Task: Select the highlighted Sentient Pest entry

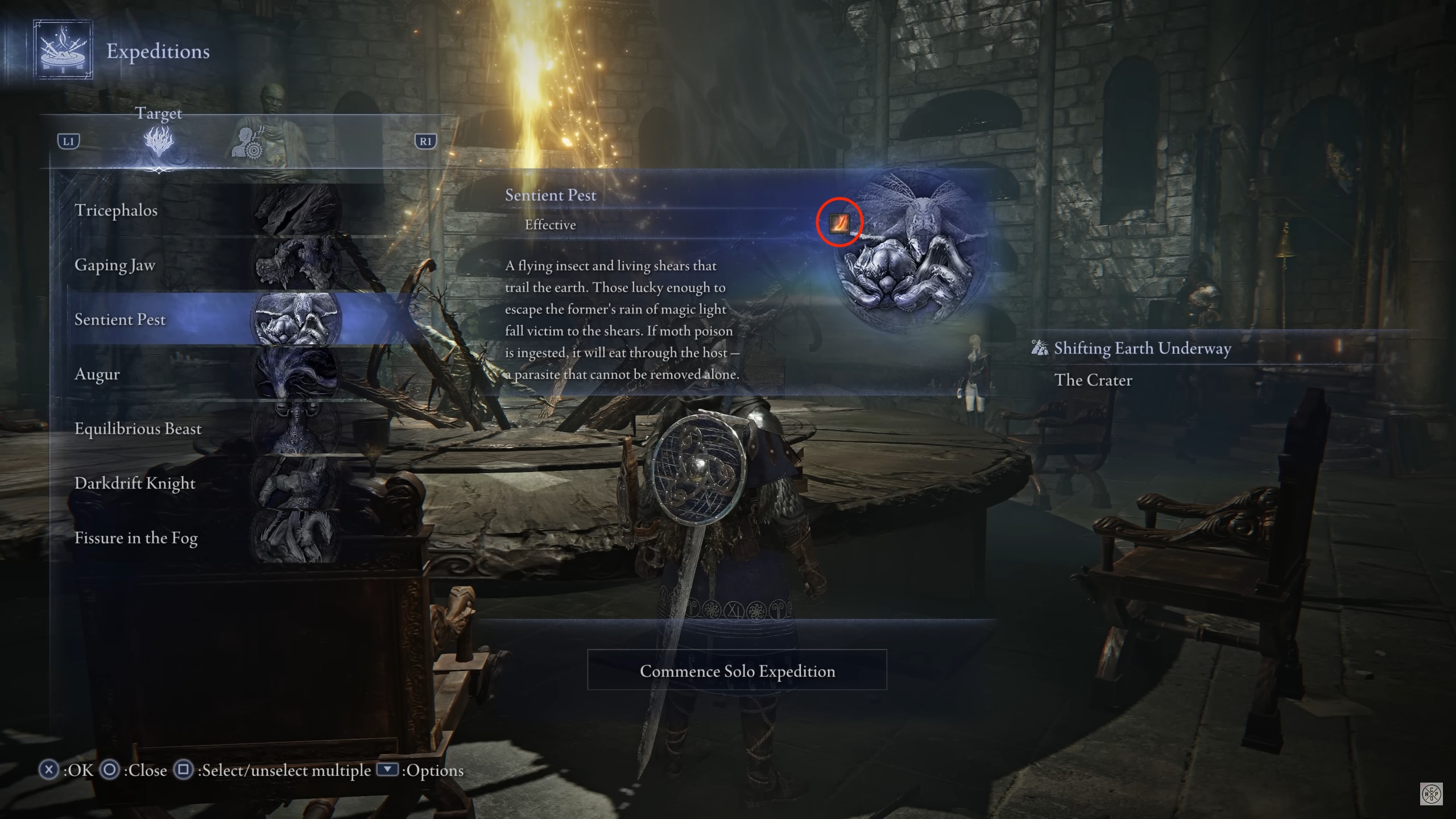Action: 205,320
